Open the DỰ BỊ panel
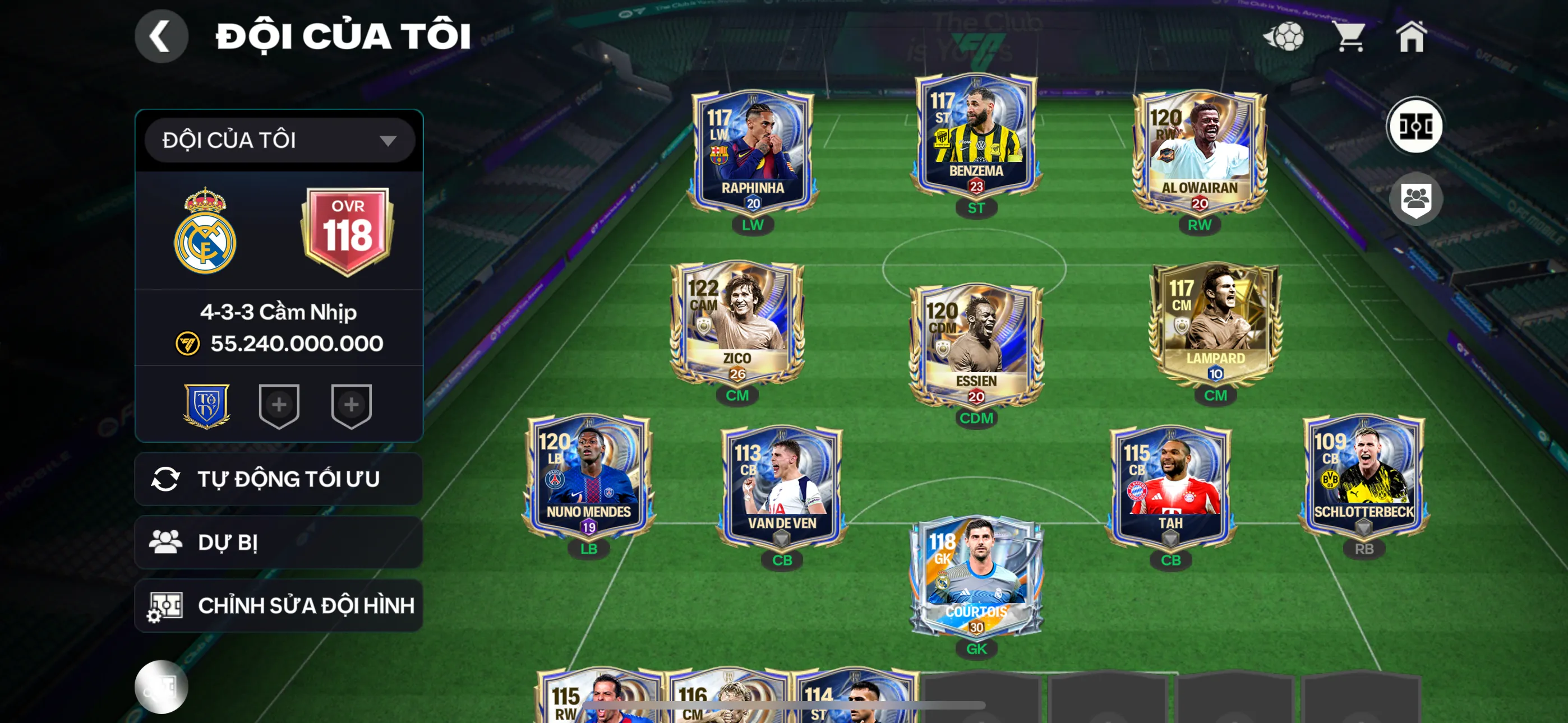This screenshot has height=723, width=1568. coord(279,541)
